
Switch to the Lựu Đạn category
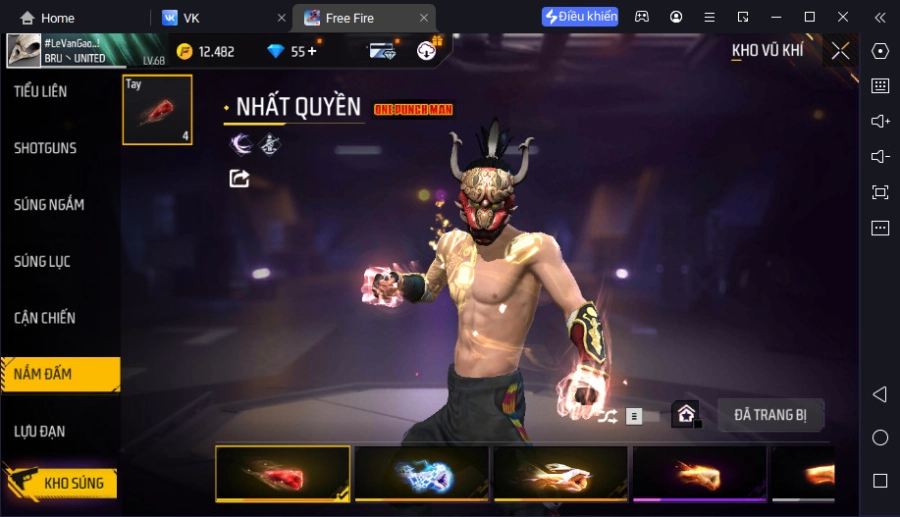41,431
